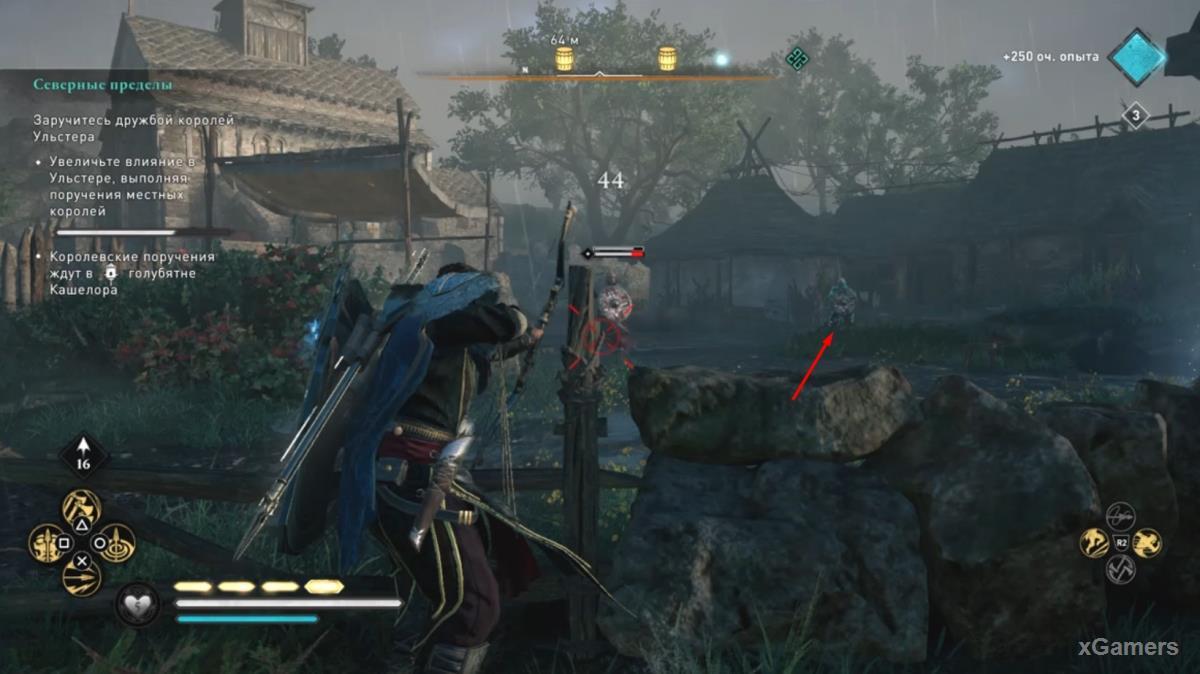This screenshot has height=674, width=1200.
Task: Activate the grey crossed axes ability
Action: [x=1120, y=570]
